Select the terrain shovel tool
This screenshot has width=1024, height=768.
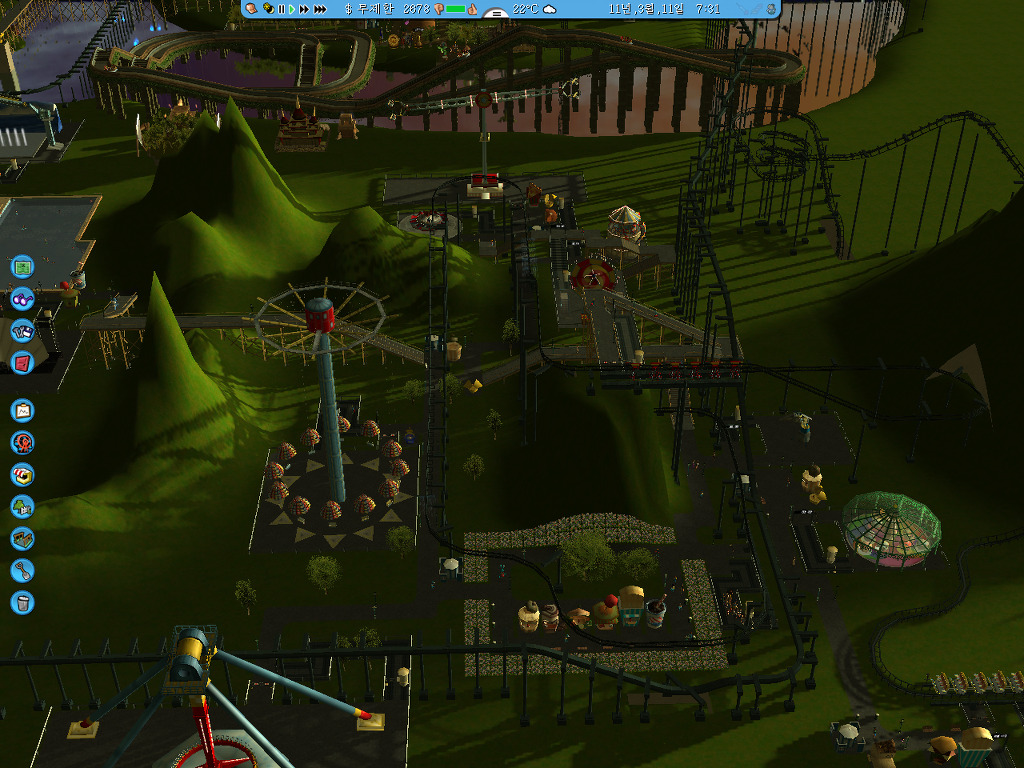click(x=22, y=570)
